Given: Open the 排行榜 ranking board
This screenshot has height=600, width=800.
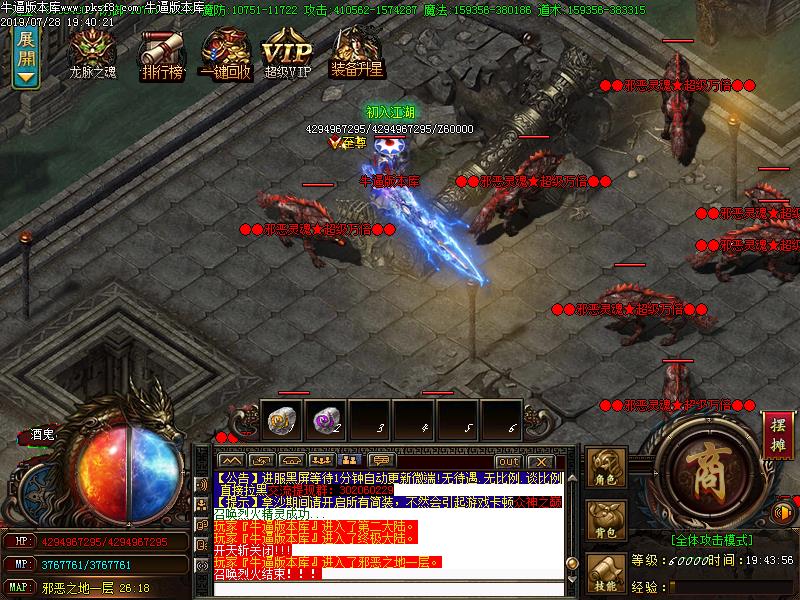Looking at the screenshot, I should tap(160, 52).
